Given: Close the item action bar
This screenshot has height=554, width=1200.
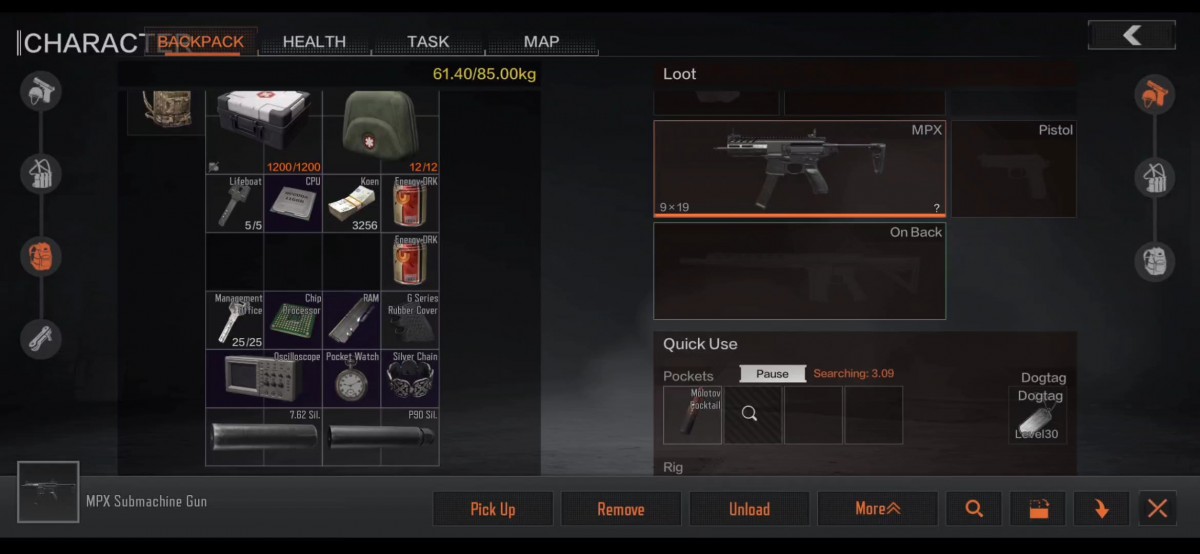Looking at the screenshot, I should (1157, 509).
